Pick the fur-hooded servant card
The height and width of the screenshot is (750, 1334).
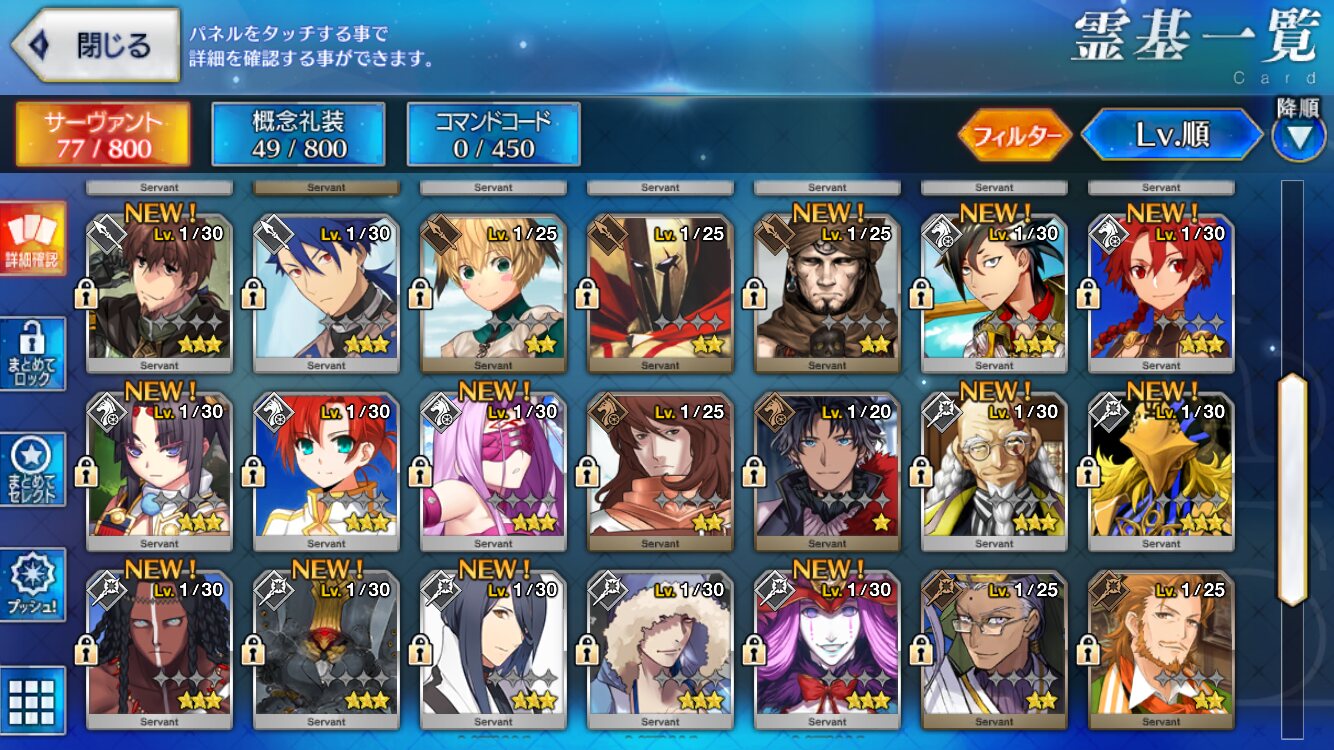(x=660, y=646)
